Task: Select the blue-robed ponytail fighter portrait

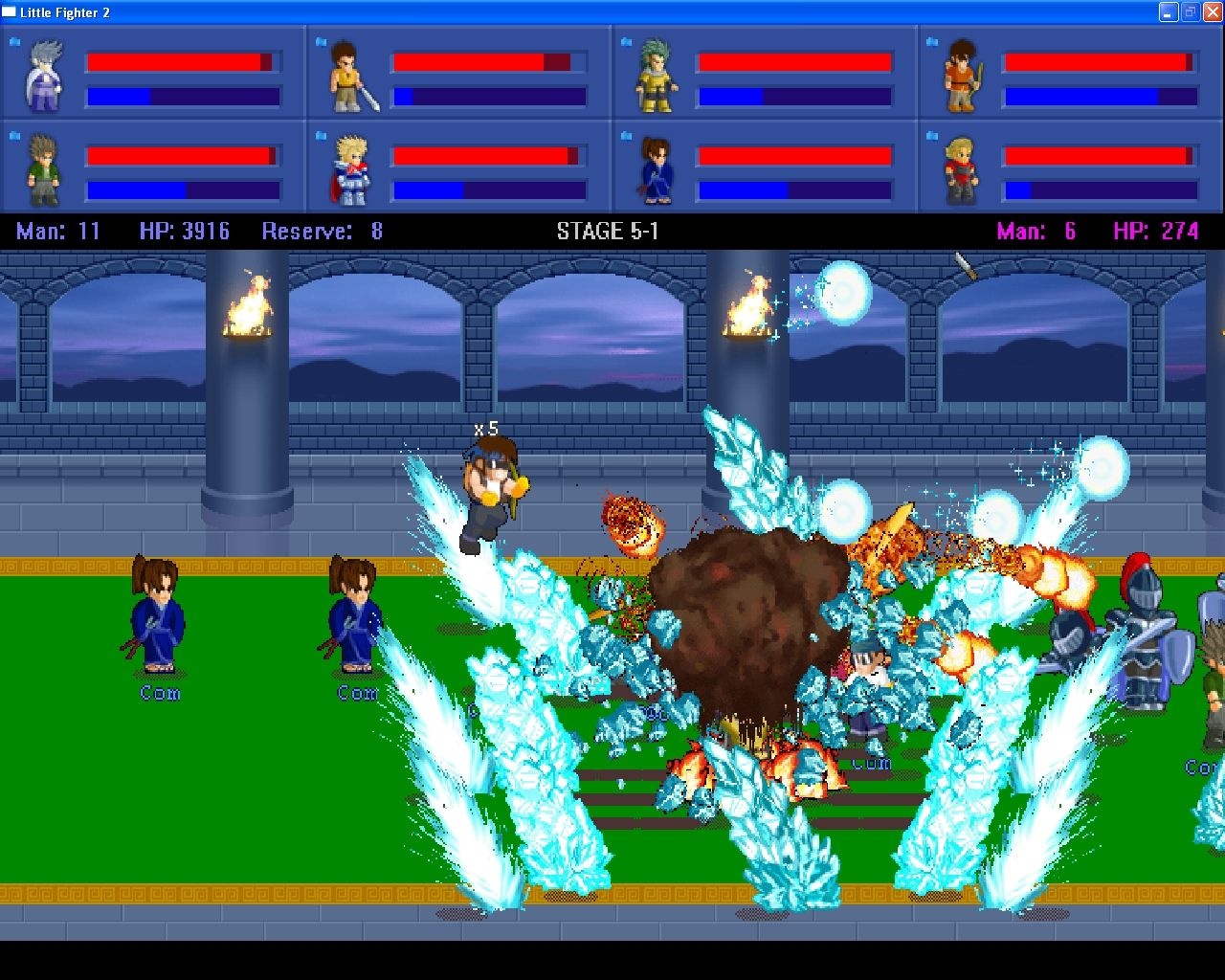Action: pos(657,170)
